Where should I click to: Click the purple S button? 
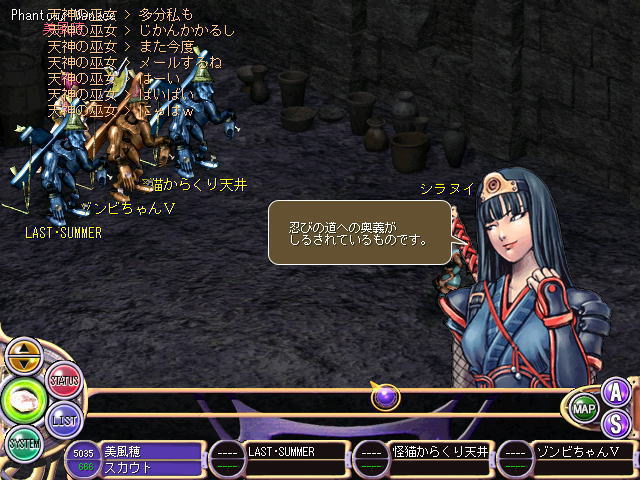click(x=617, y=423)
